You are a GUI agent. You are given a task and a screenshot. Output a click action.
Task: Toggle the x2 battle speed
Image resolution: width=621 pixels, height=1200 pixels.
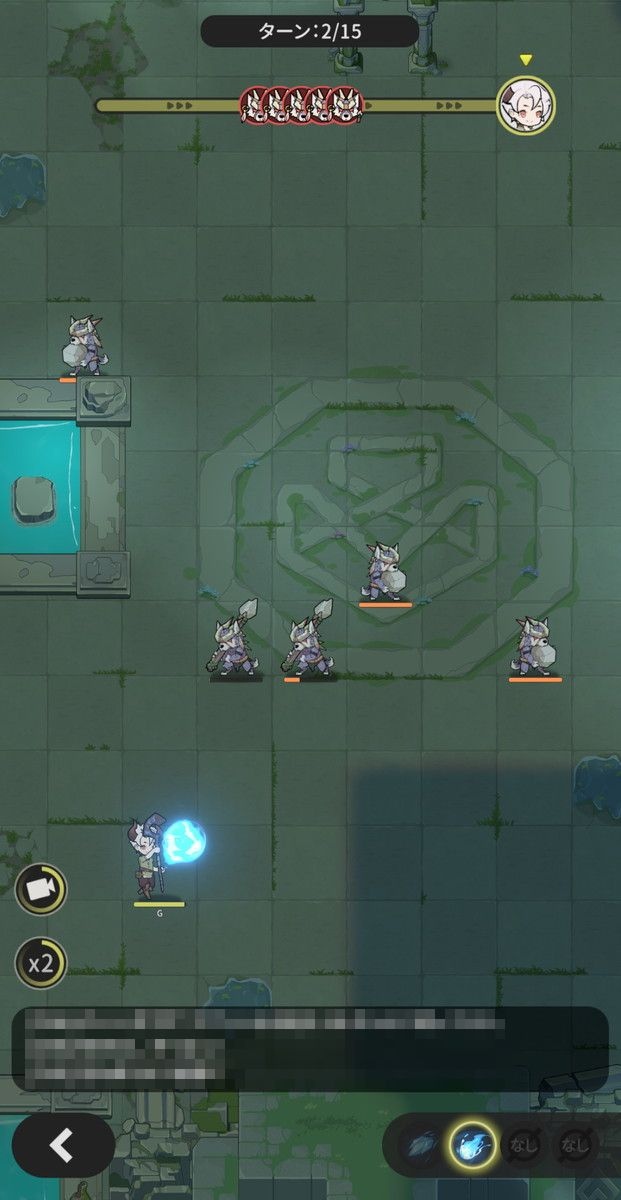(x=41, y=963)
